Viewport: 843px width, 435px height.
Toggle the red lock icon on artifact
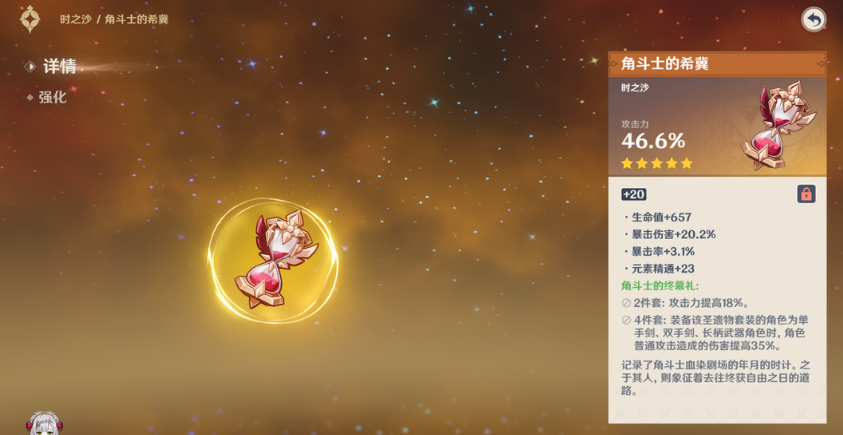pos(806,194)
